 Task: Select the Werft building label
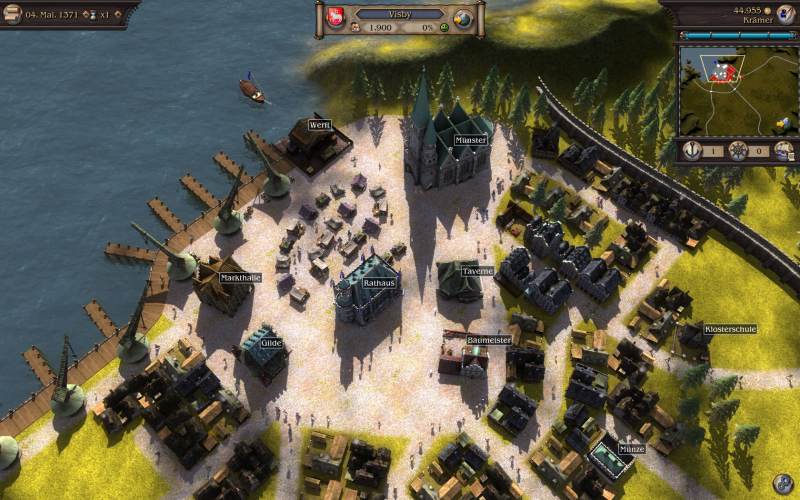320,125
